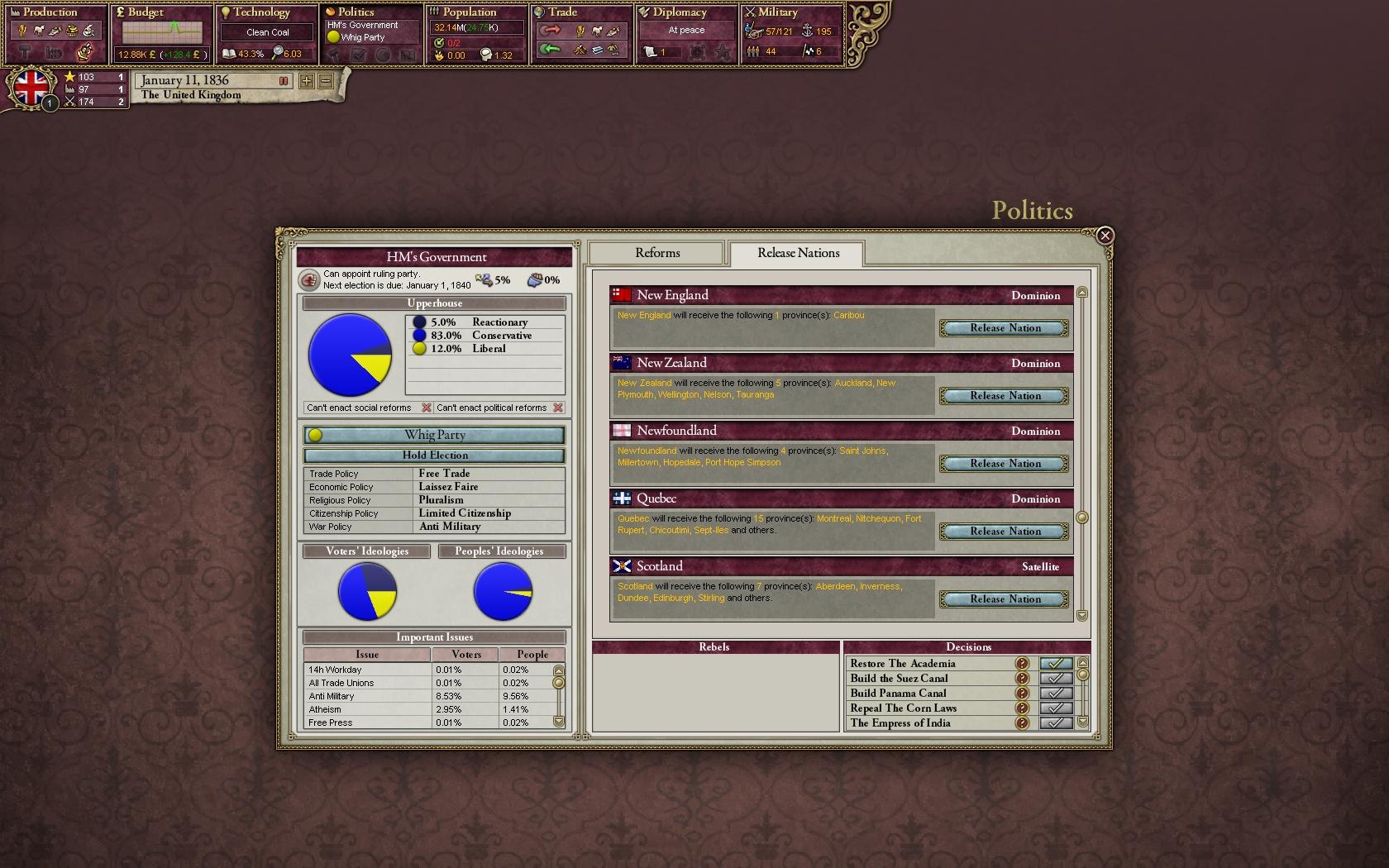The image size is (1389, 868).
Task: Toggle the Restore The Academia decision checkmark
Action: coord(1056,663)
